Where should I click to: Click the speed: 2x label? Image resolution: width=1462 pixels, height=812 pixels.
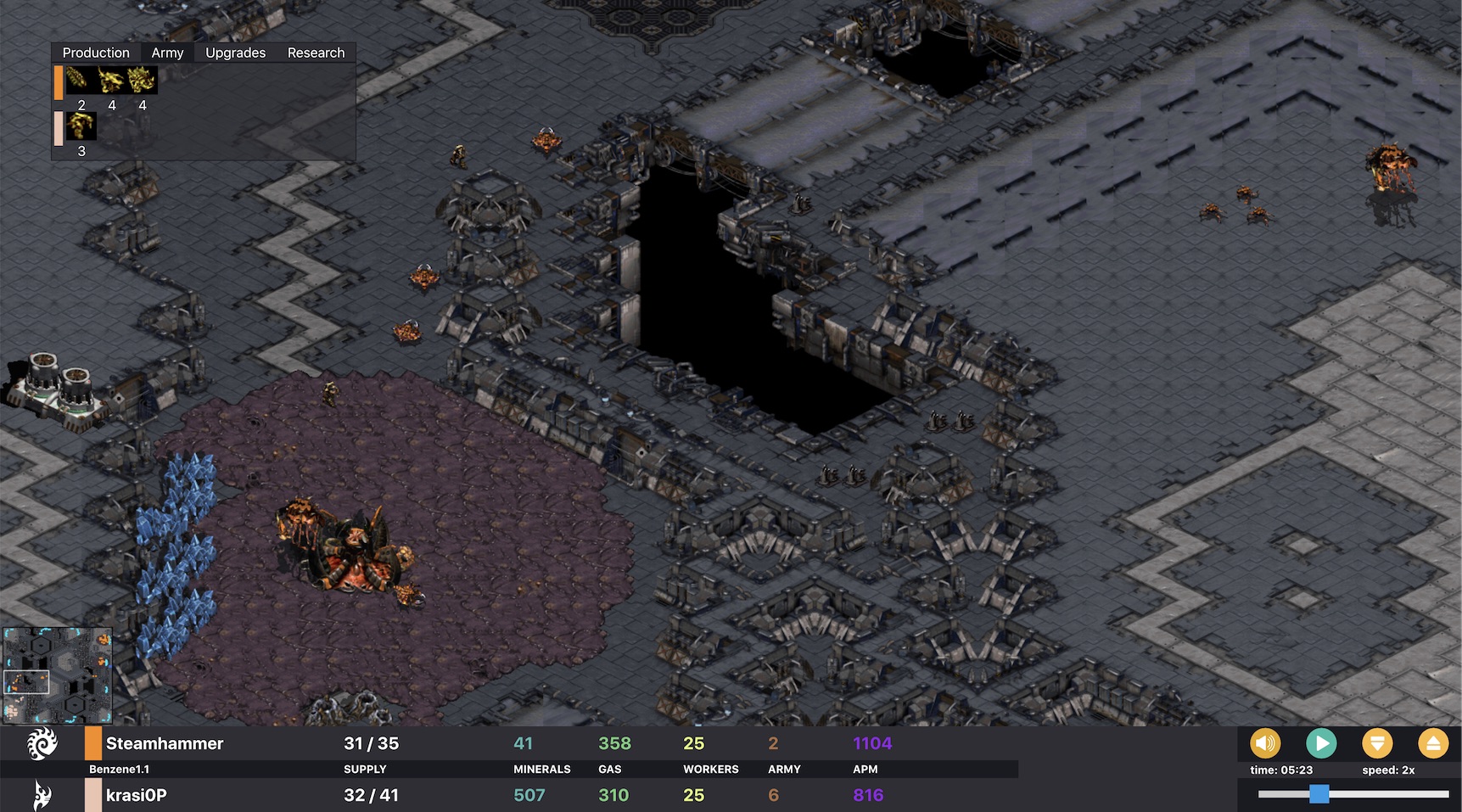1389,770
